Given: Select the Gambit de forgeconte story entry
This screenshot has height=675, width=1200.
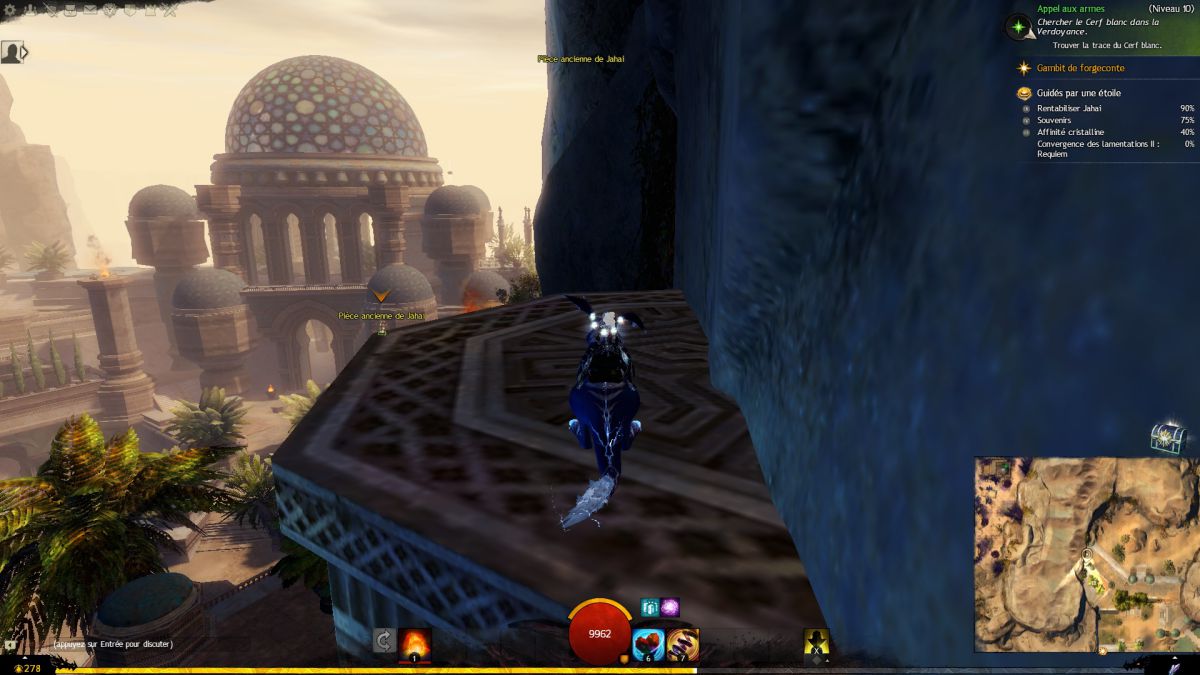Looking at the screenshot, I should click(1080, 68).
